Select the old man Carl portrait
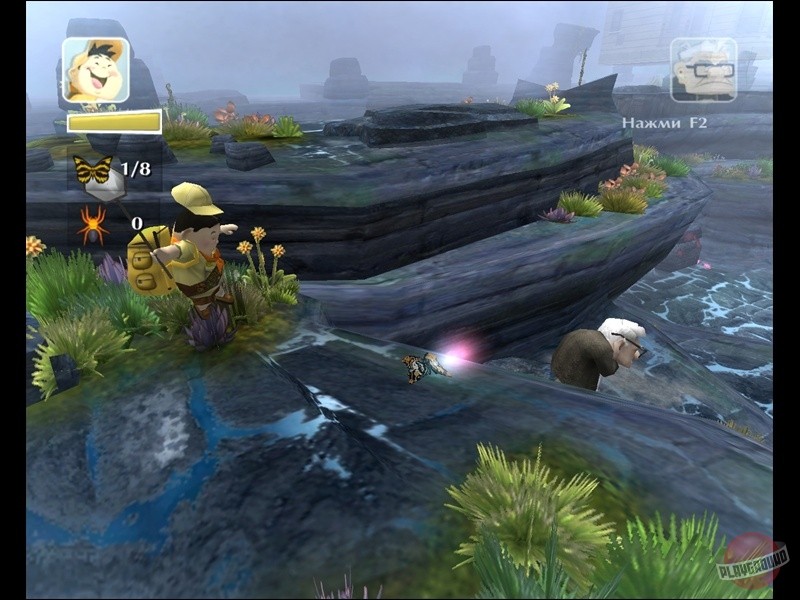800x600 pixels. (703, 70)
